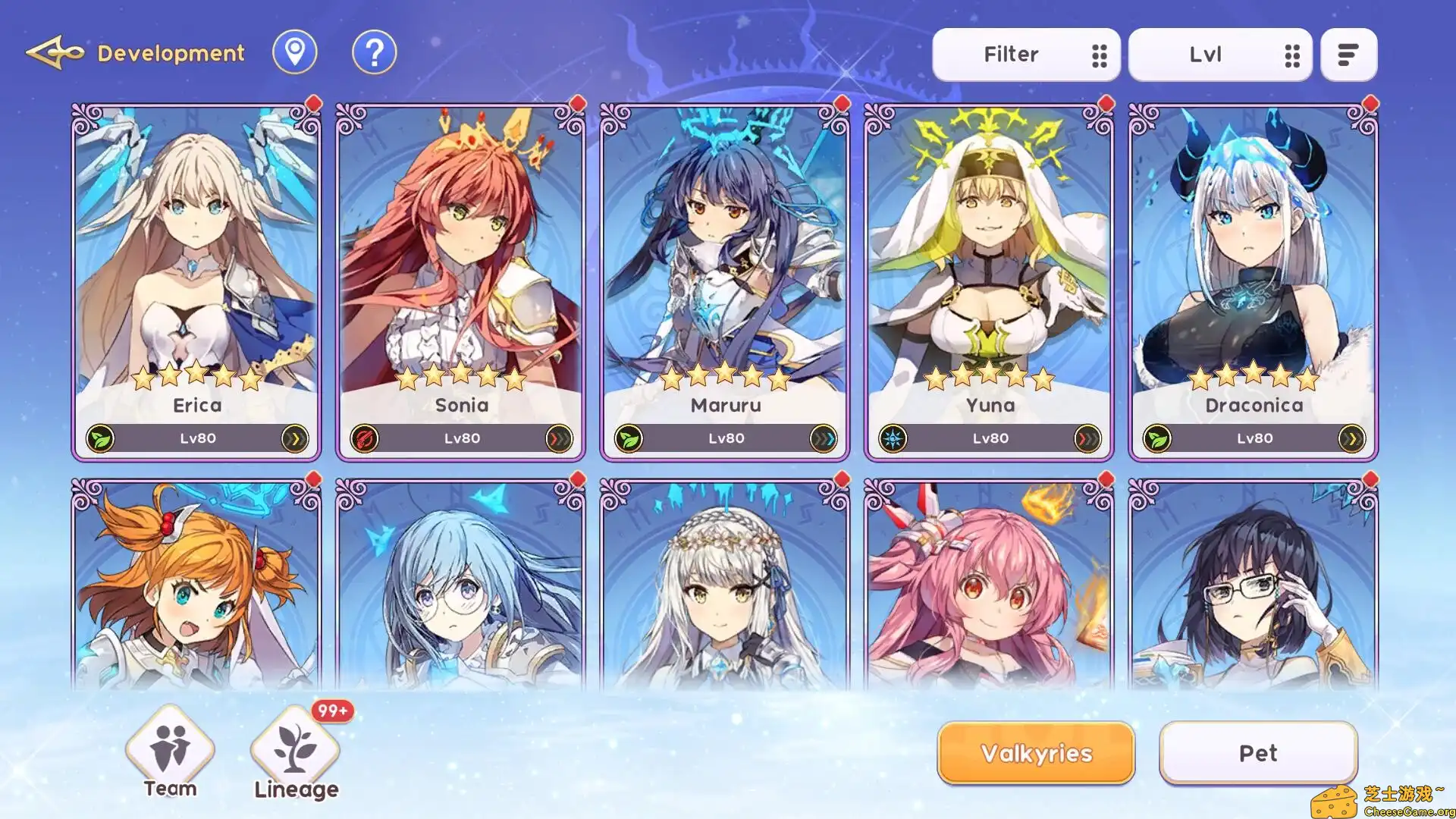Expand Sonia's double-chevron upgrade arrow
The image size is (1456, 819).
pyautogui.click(x=559, y=438)
